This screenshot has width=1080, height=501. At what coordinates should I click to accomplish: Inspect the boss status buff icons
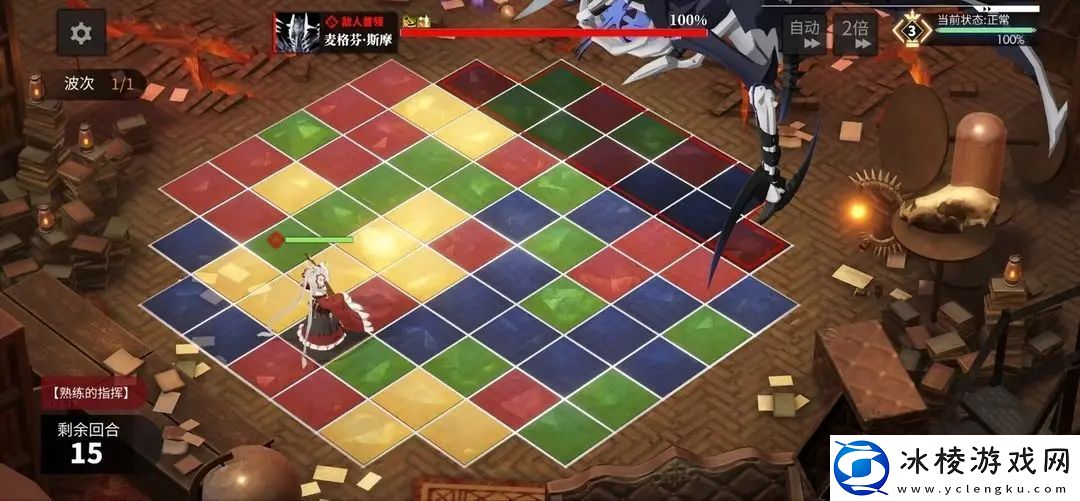416,21
